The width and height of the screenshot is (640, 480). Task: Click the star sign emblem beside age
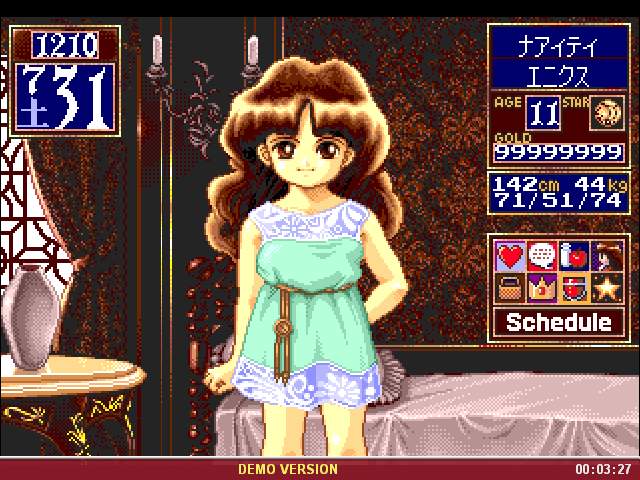[604, 110]
